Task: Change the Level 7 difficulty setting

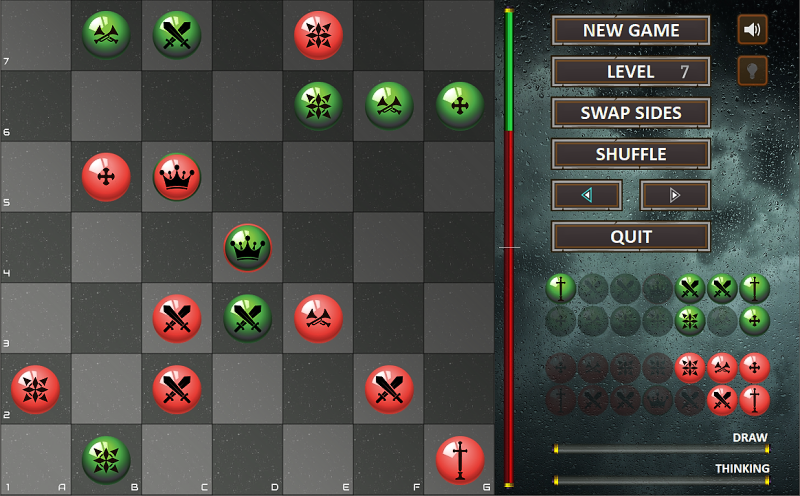Action: [x=631, y=72]
